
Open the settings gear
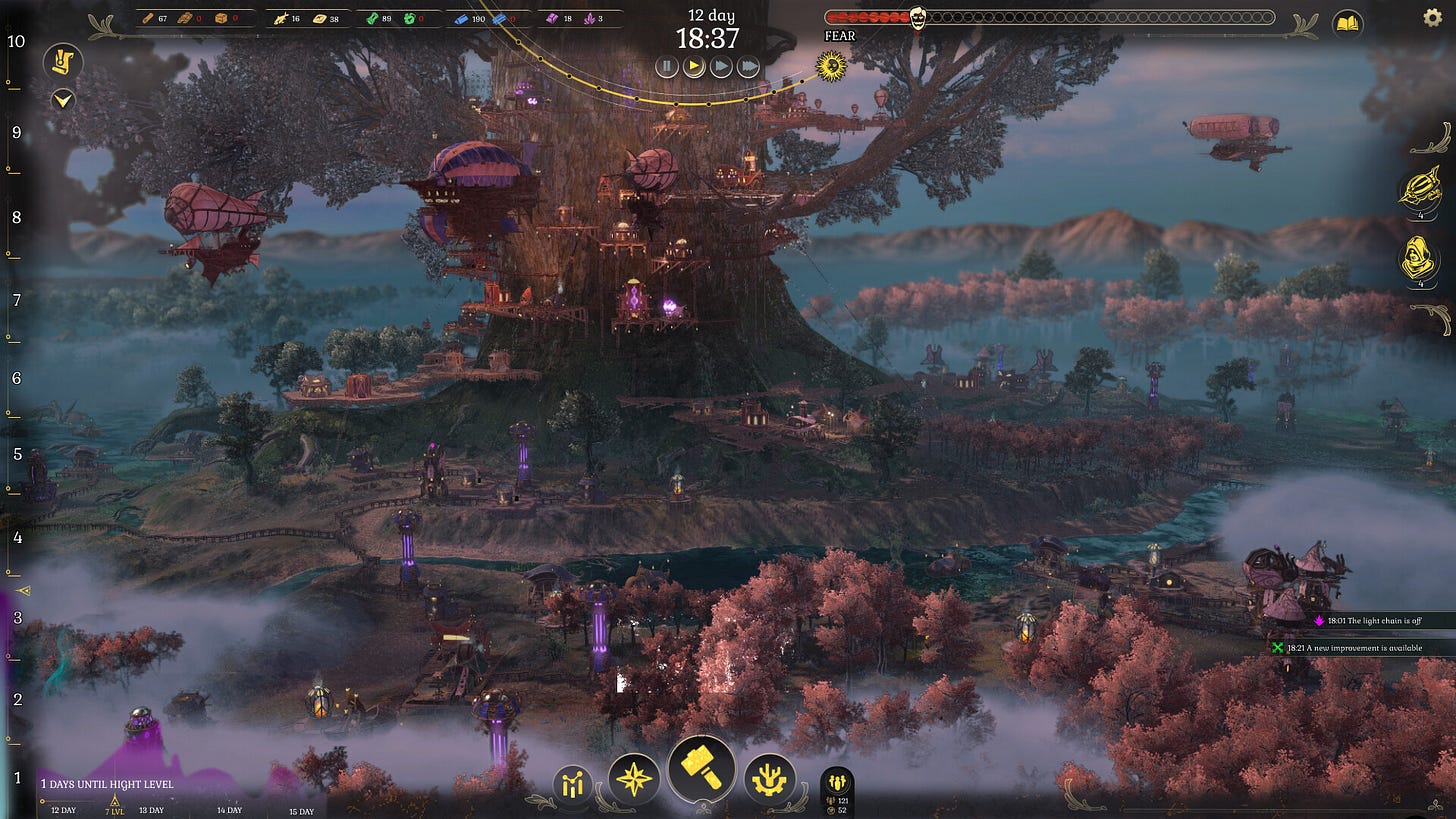pos(1431,17)
